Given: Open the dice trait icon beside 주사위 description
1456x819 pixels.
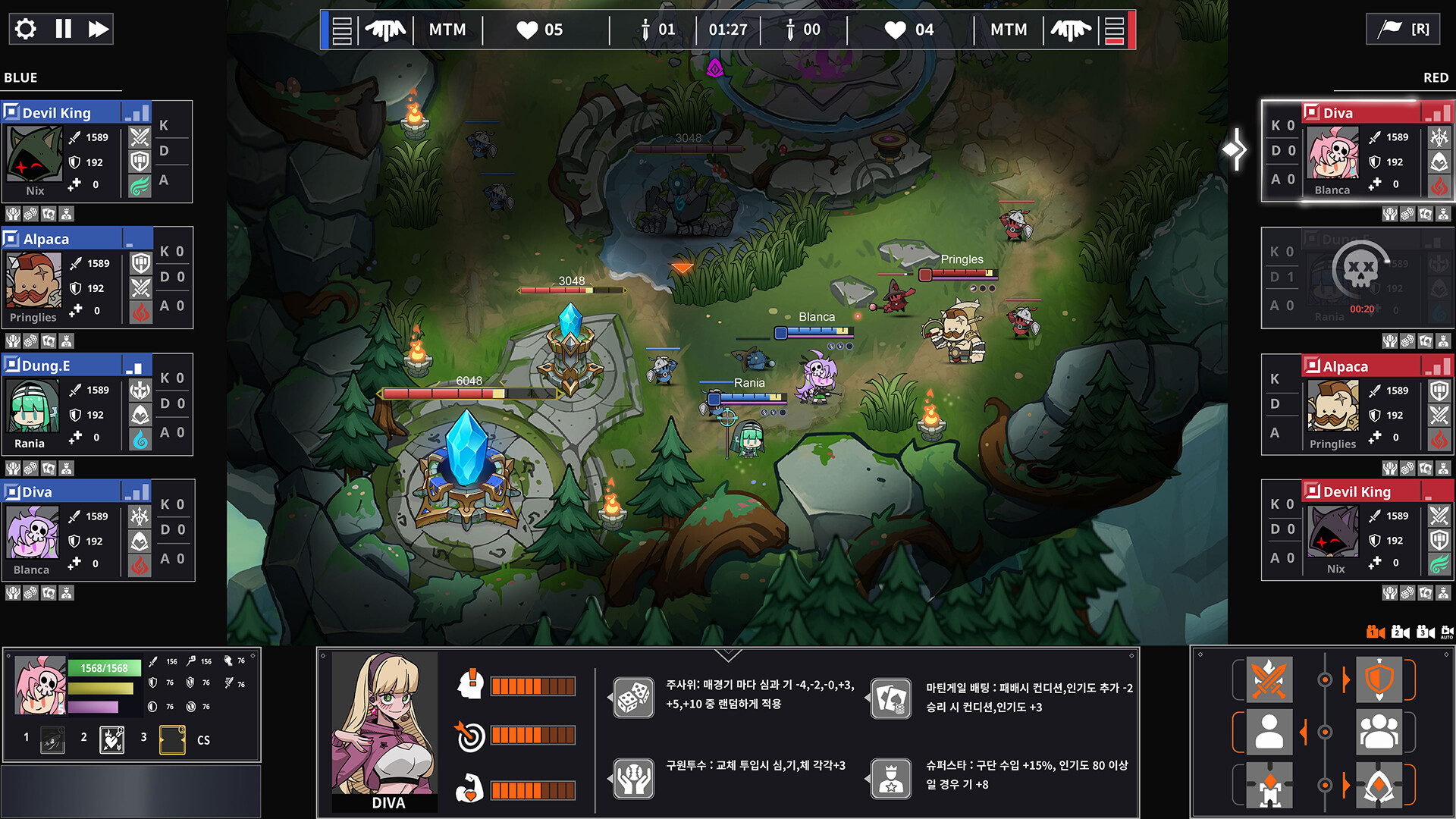Looking at the screenshot, I should coord(634,696).
